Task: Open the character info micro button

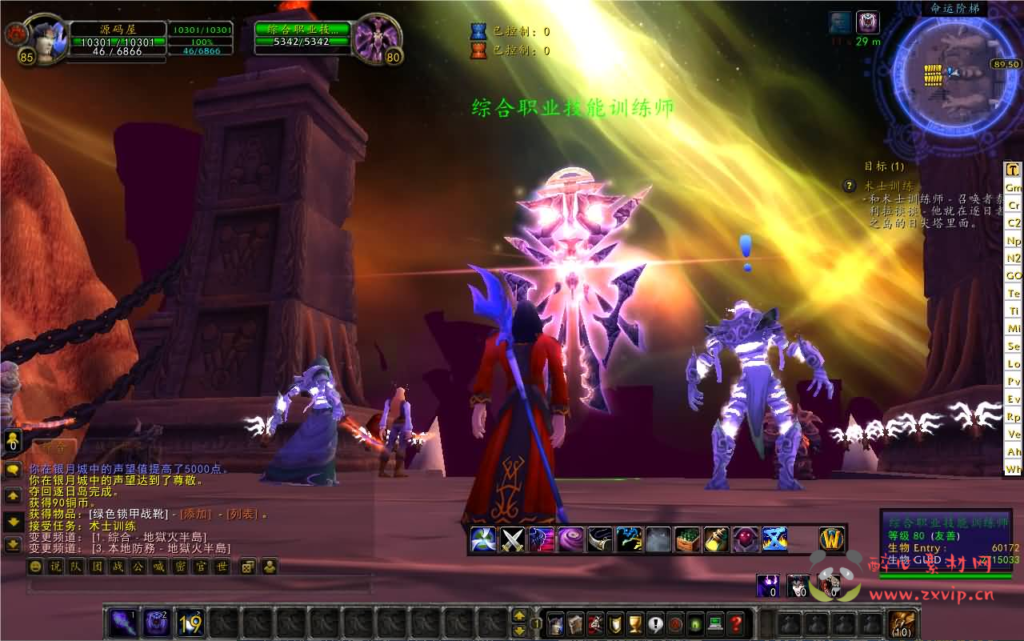Action: [554, 623]
